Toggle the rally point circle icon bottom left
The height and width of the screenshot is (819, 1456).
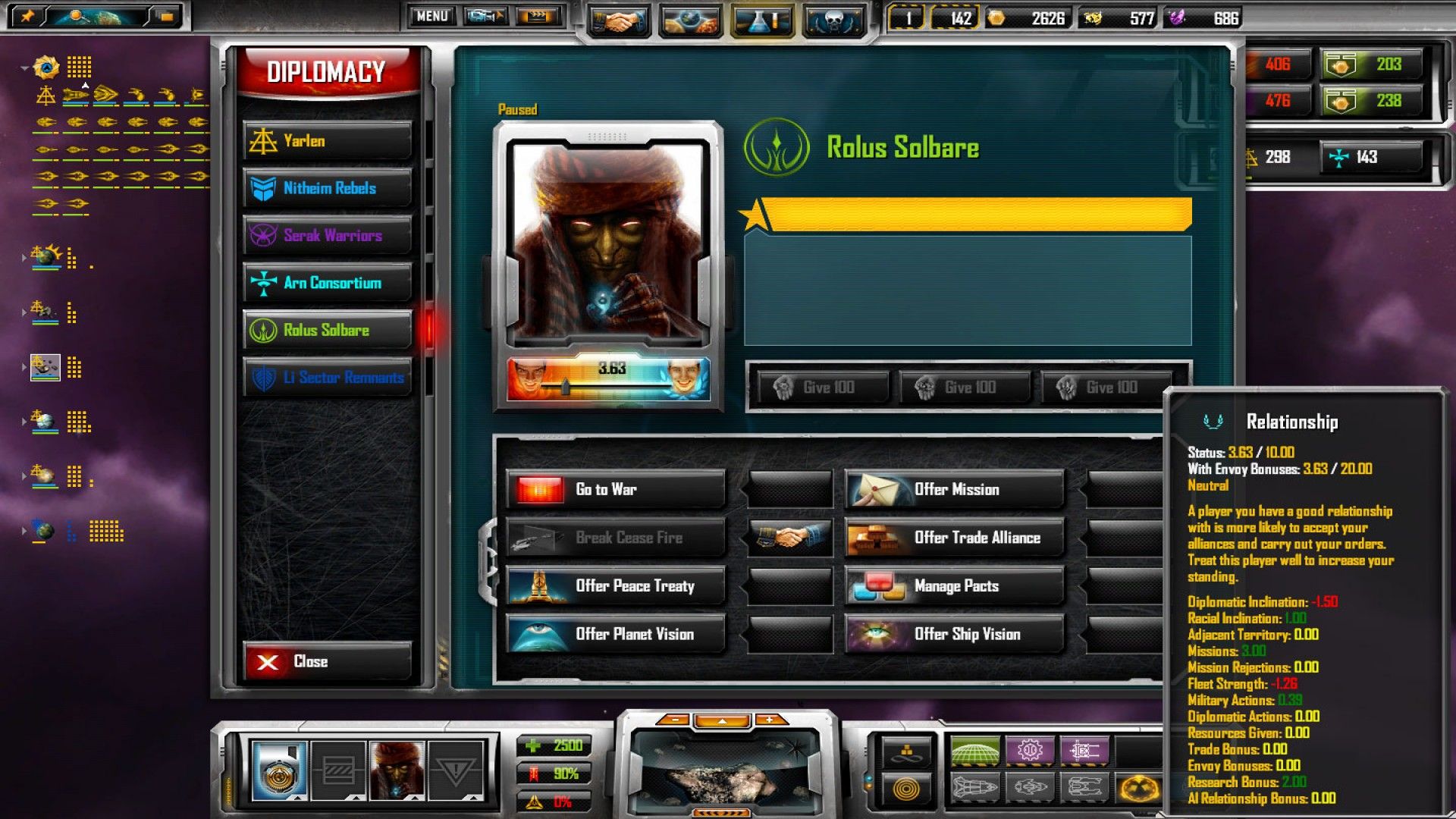pos(907,790)
